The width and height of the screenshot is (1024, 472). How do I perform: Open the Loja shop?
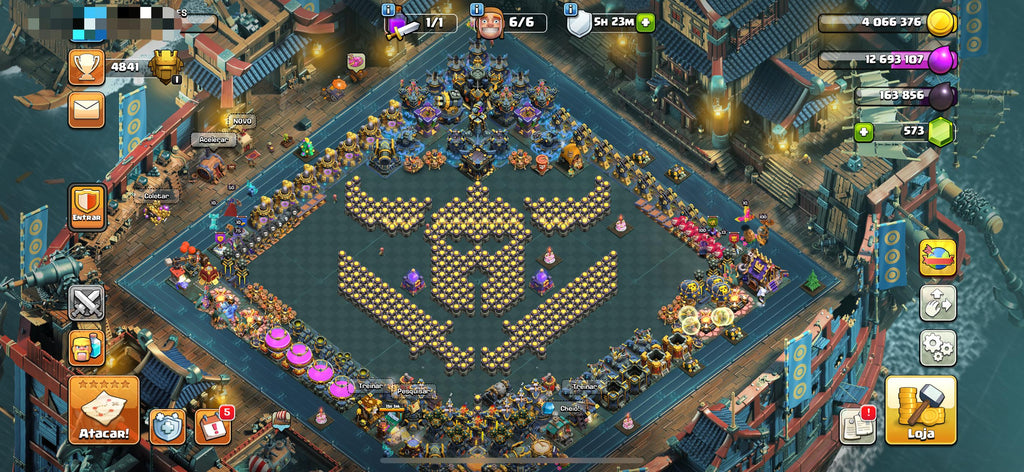[x=920, y=410]
